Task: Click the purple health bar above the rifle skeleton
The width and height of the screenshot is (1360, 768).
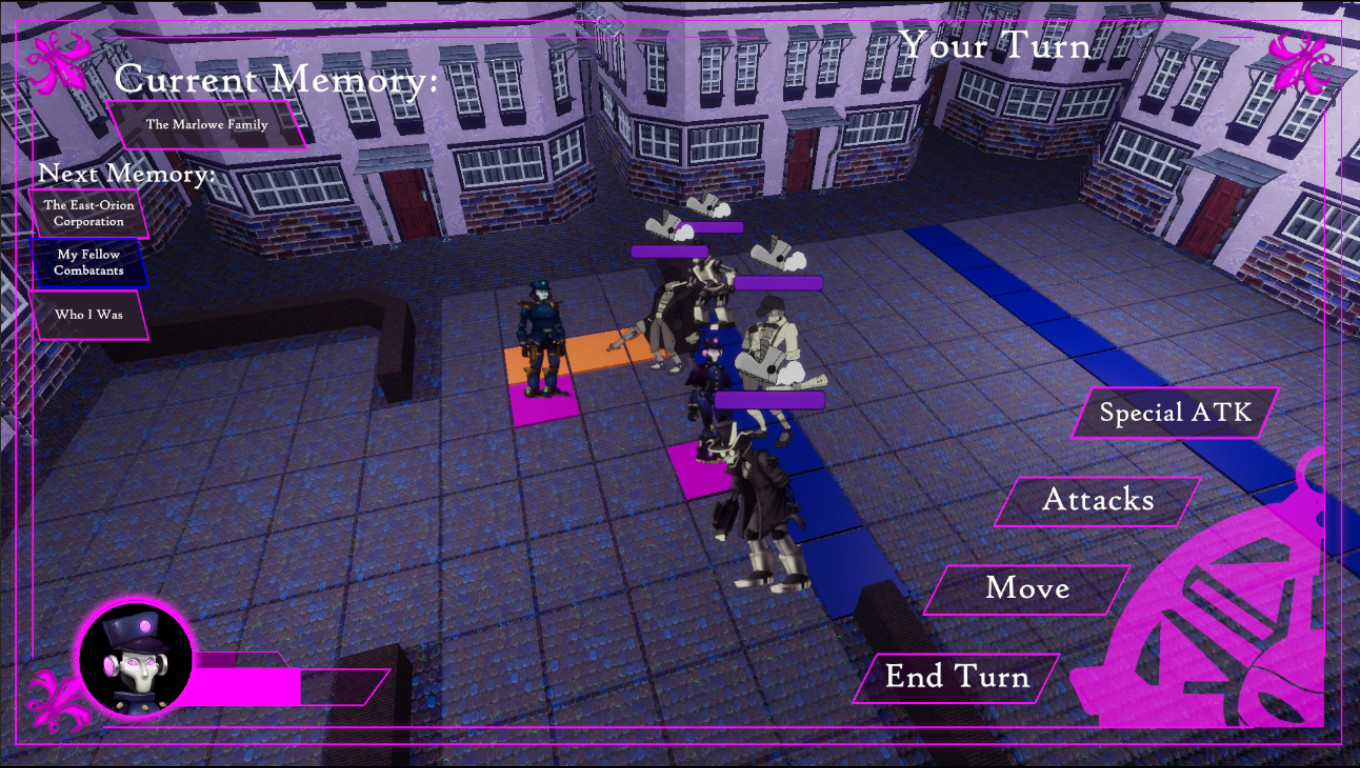Action: [x=778, y=283]
